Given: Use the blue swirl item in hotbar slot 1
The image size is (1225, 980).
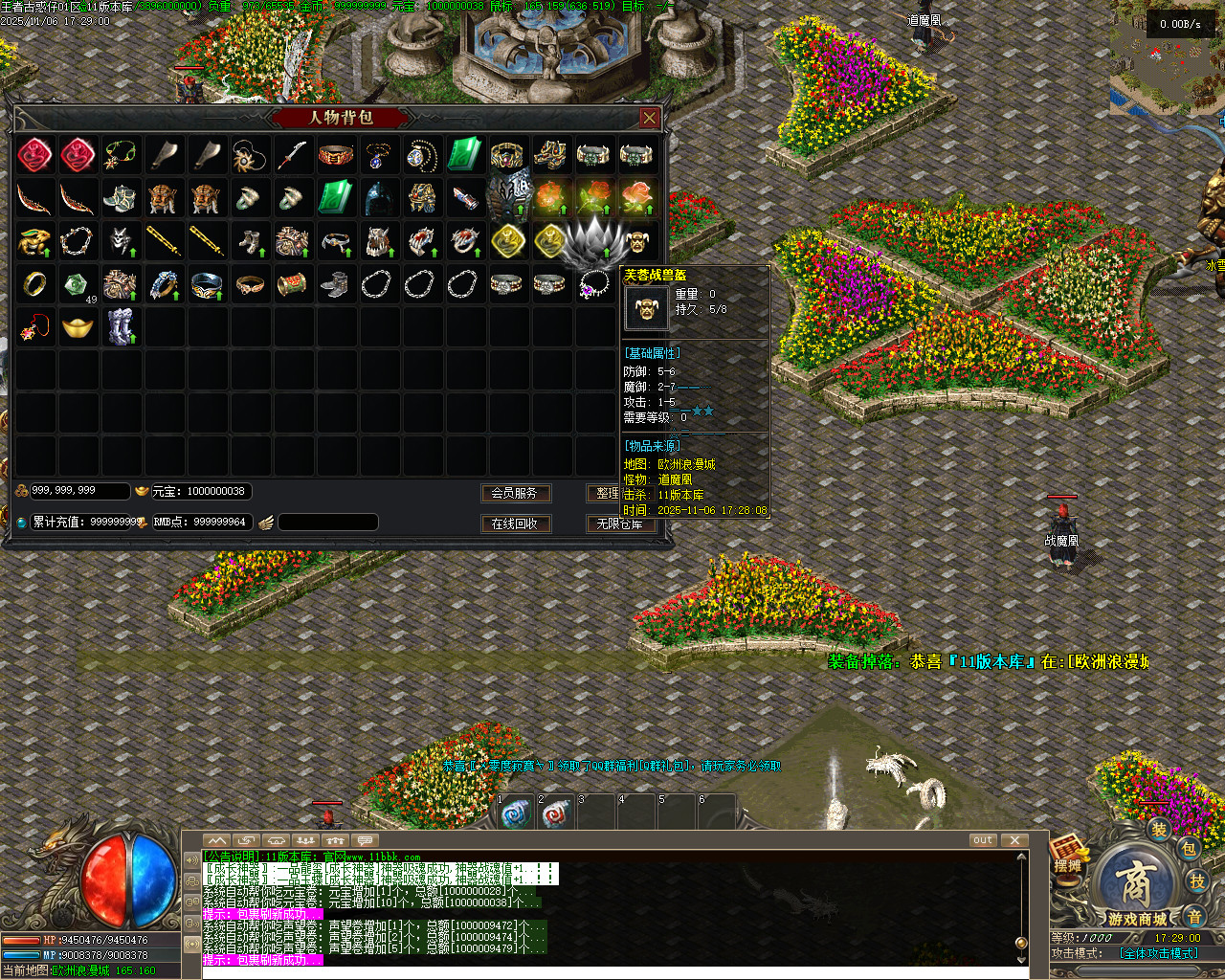Looking at the screenshot, I should pyautogui.click(x=517, y=814).
